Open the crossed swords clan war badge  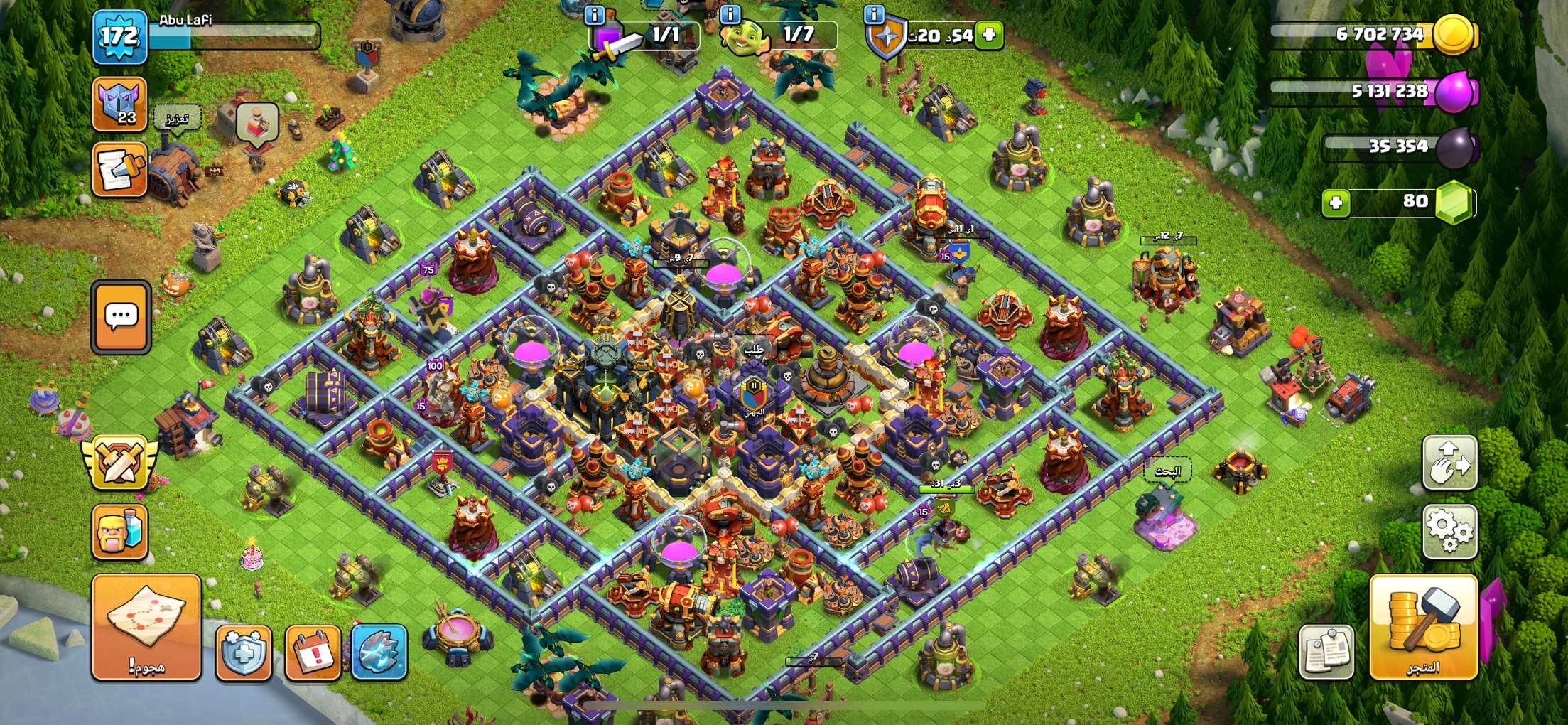pos(119,461)
